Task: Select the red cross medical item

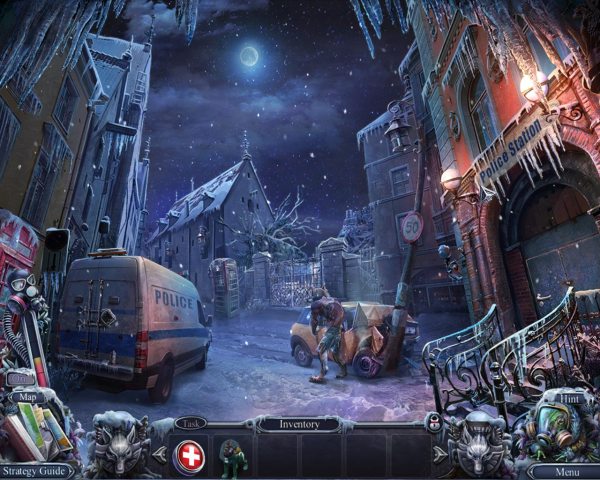Action: click(188, 456)
